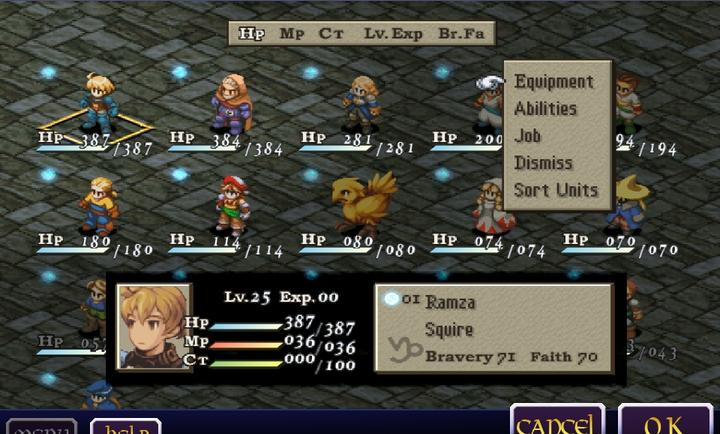720x434 pixels.
Task: Confirm with the OK button
Action: click(665, 422)
